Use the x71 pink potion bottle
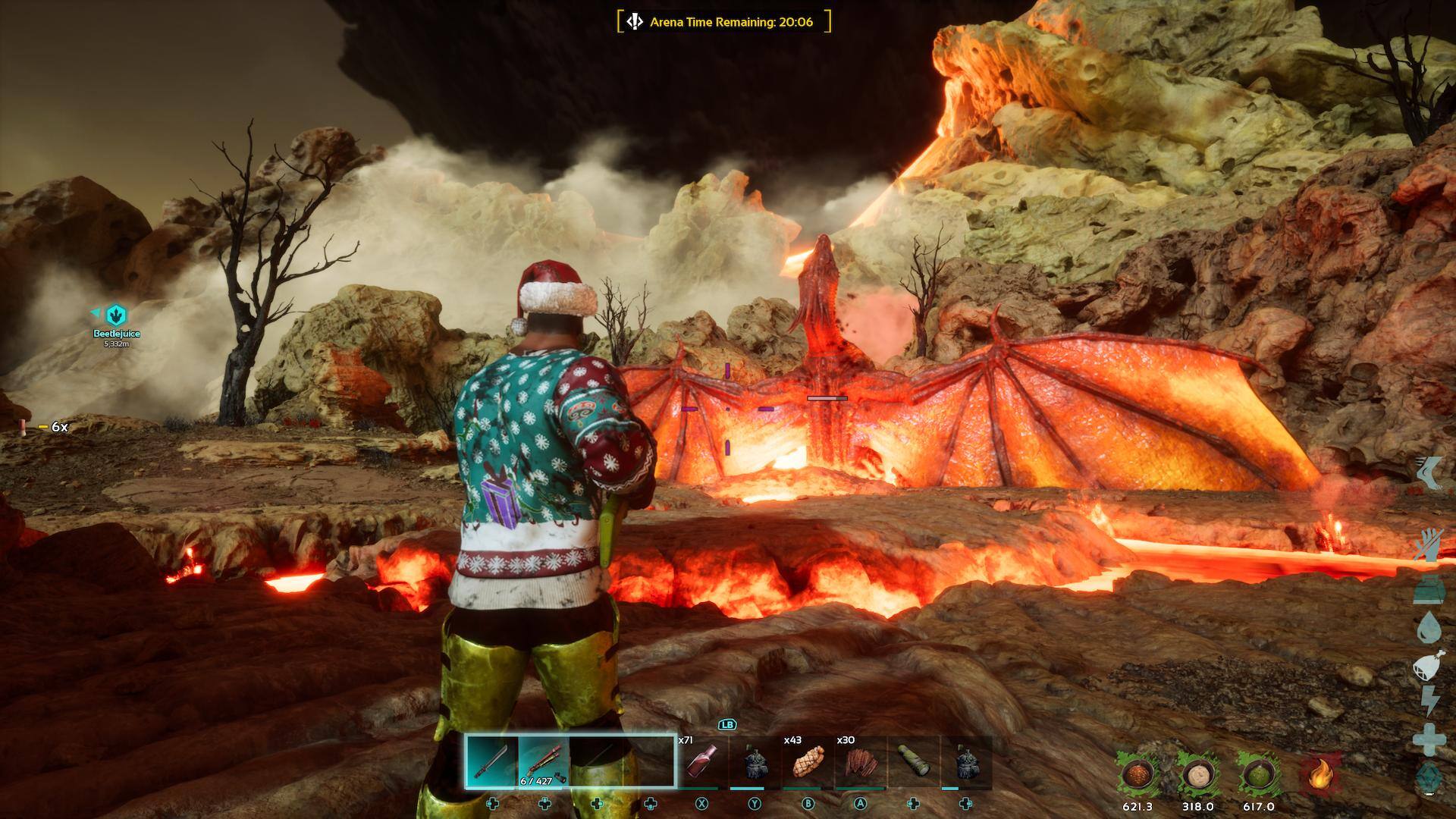Viewport: 1456px width, 819px height. coord(701,761)
